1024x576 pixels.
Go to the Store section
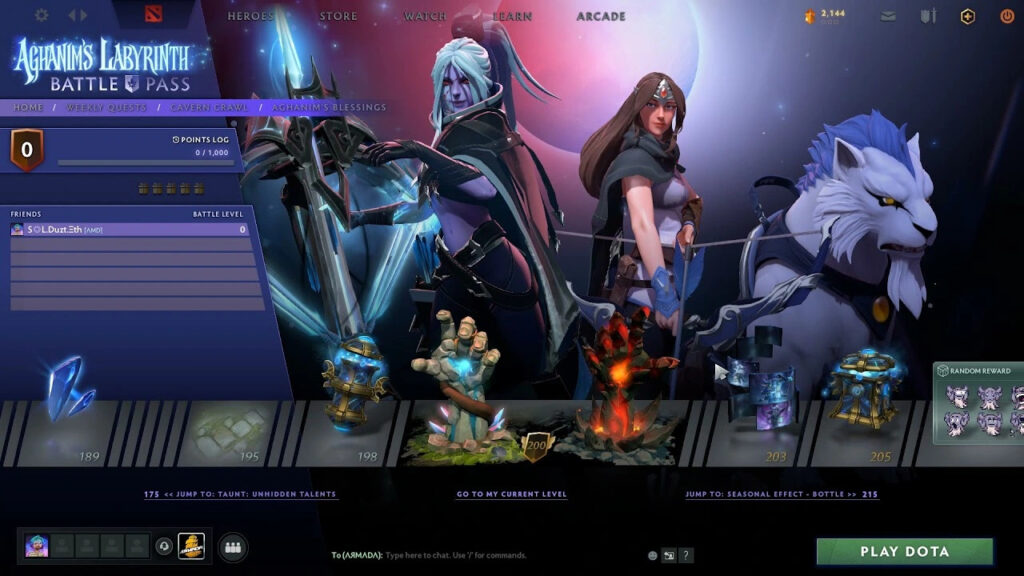coord(338,16)
